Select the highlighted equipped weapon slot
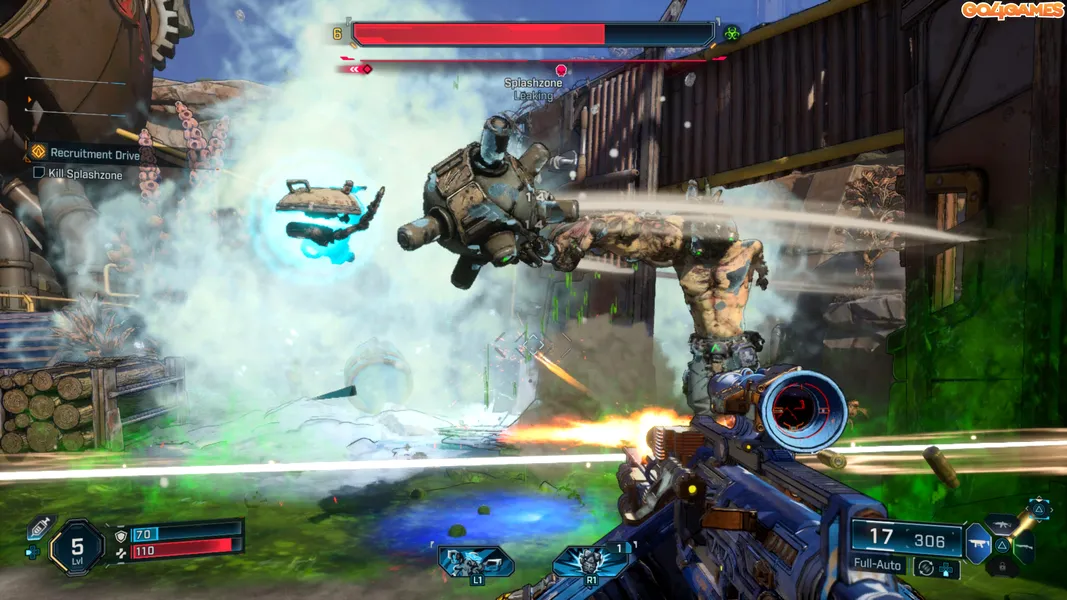This screenshot has height=600, width=1067. (x=978, y=544)
